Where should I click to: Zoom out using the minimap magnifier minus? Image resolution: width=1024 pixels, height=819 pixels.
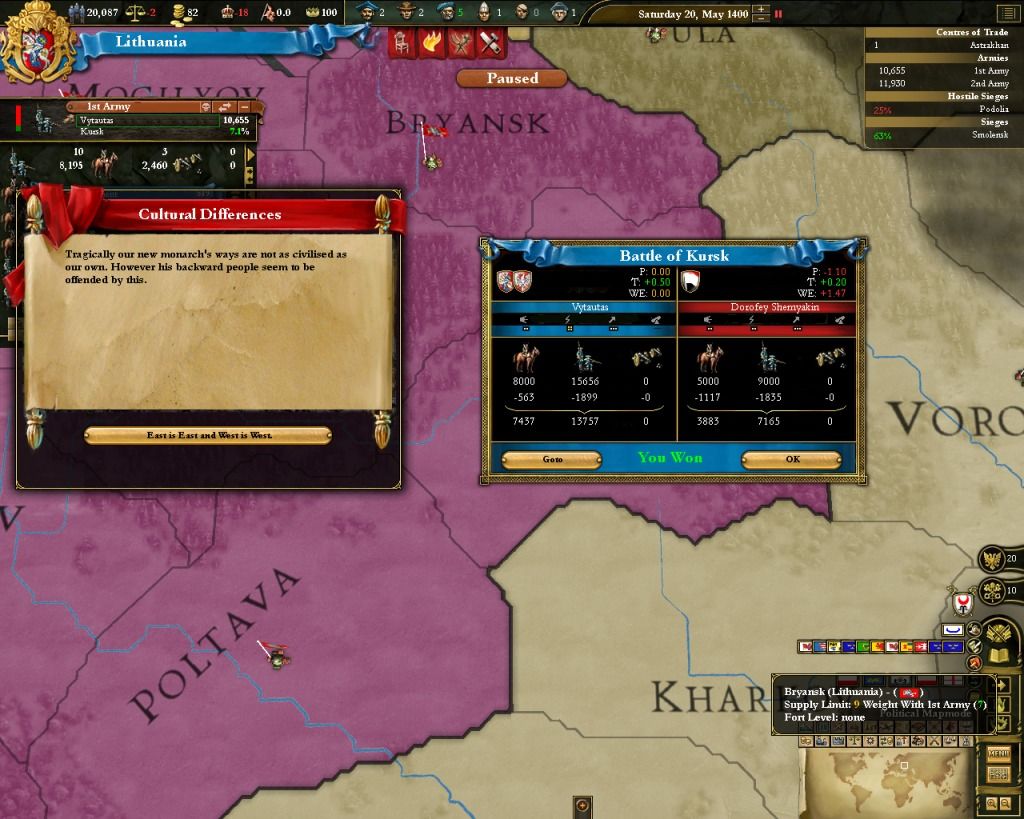click(1005, 803)
